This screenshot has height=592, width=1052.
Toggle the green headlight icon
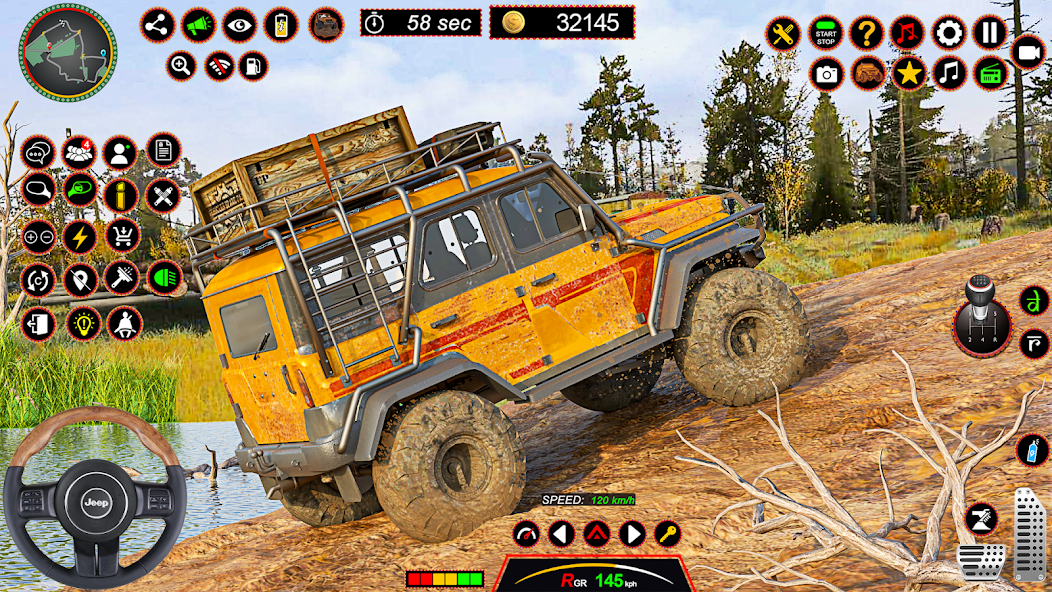[x=164, y=277]
